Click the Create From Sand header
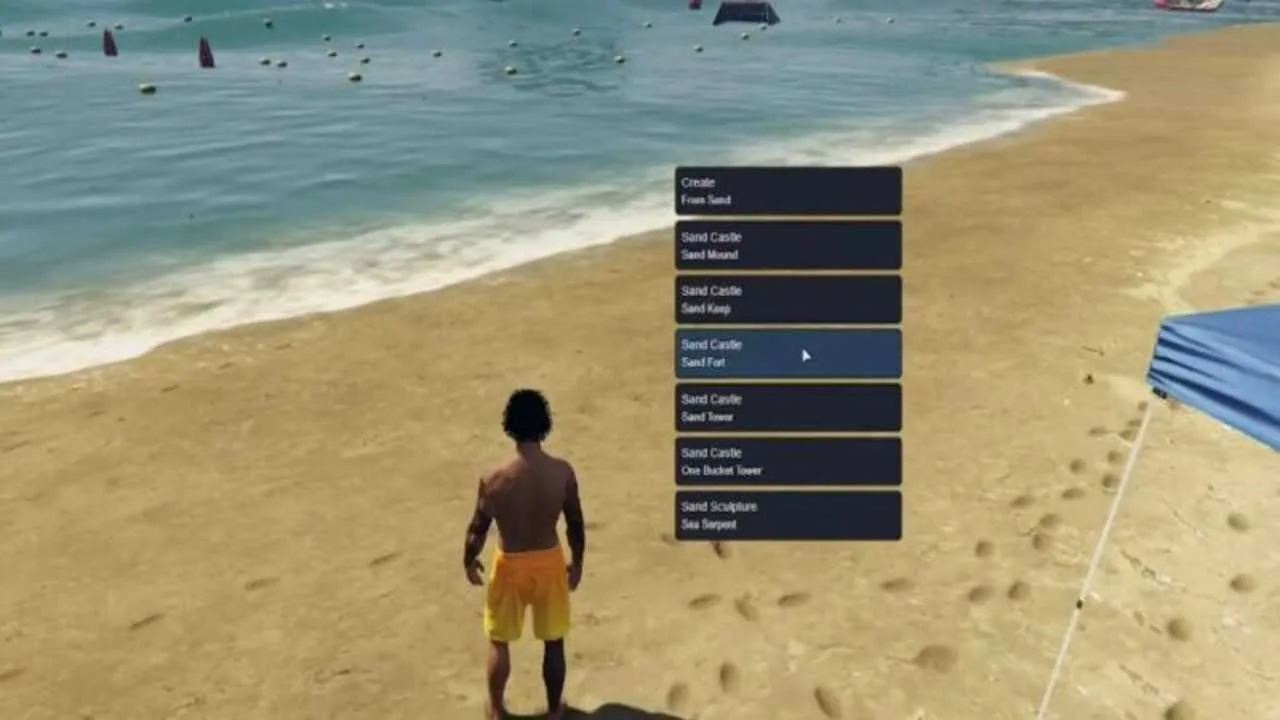 pyautogui.click(x=787, y=191)
